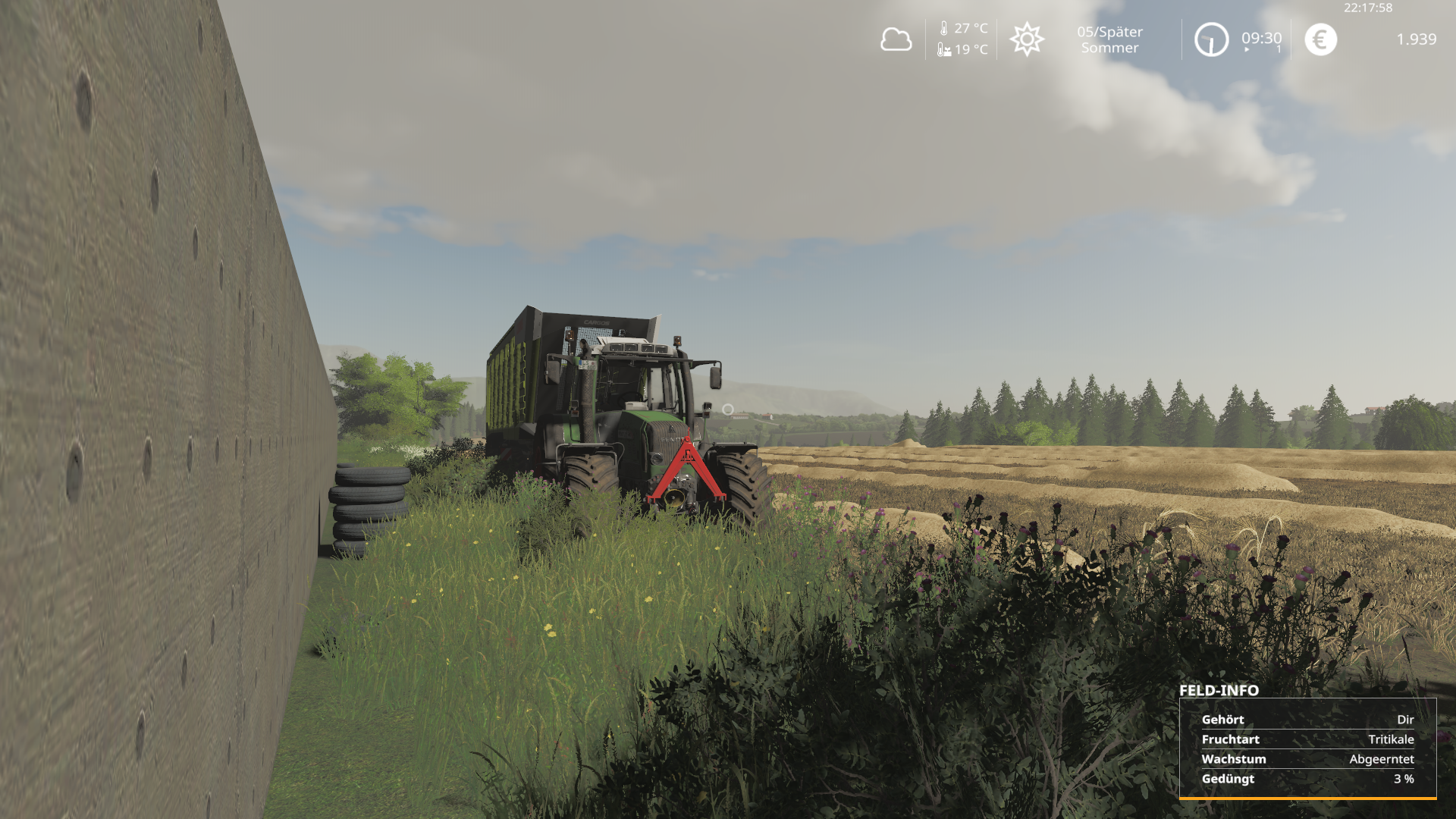Click the cloud weather icon

tap(896, 39)
